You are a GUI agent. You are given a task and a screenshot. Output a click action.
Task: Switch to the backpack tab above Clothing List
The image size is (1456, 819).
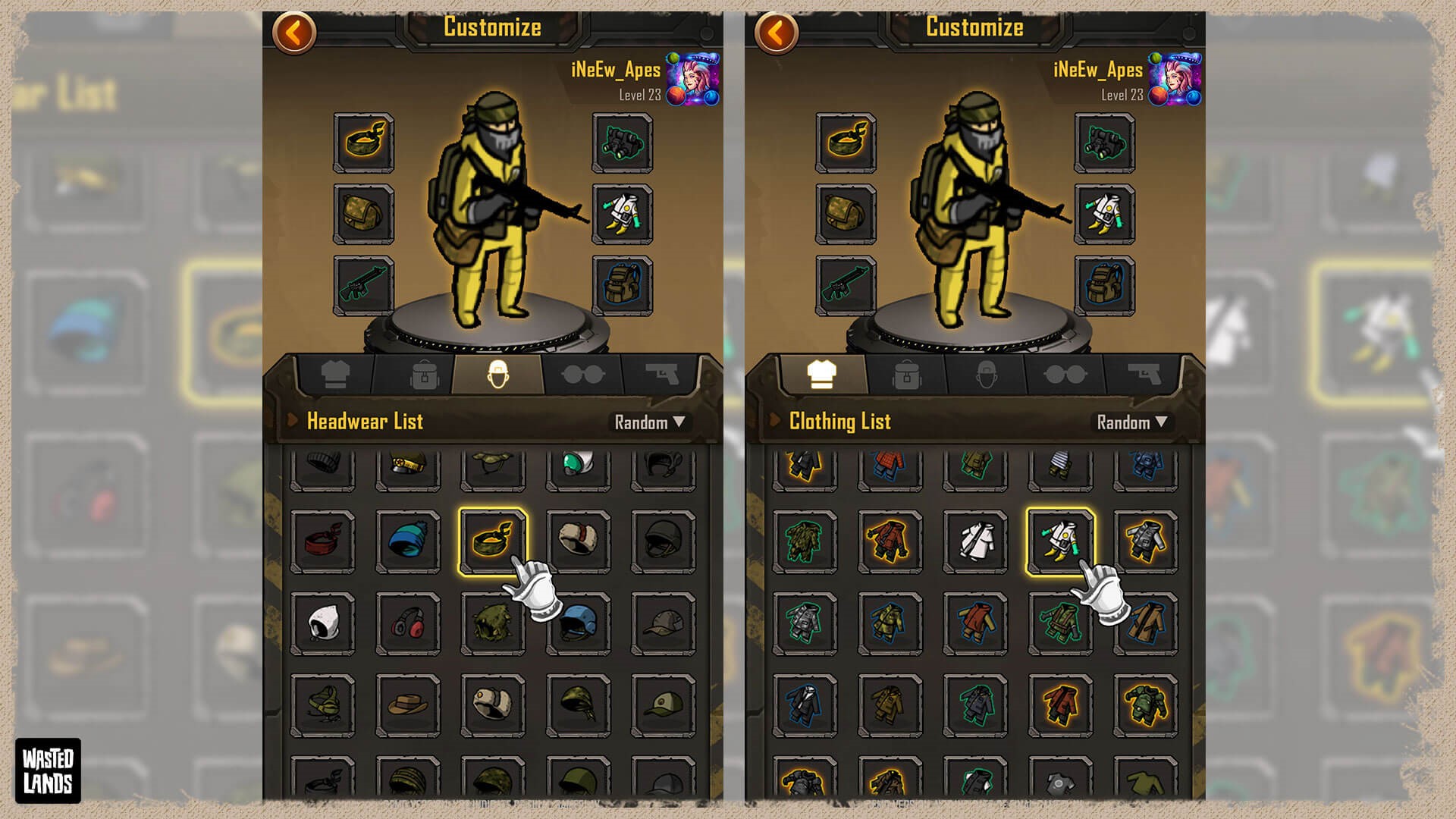[907, 375]
